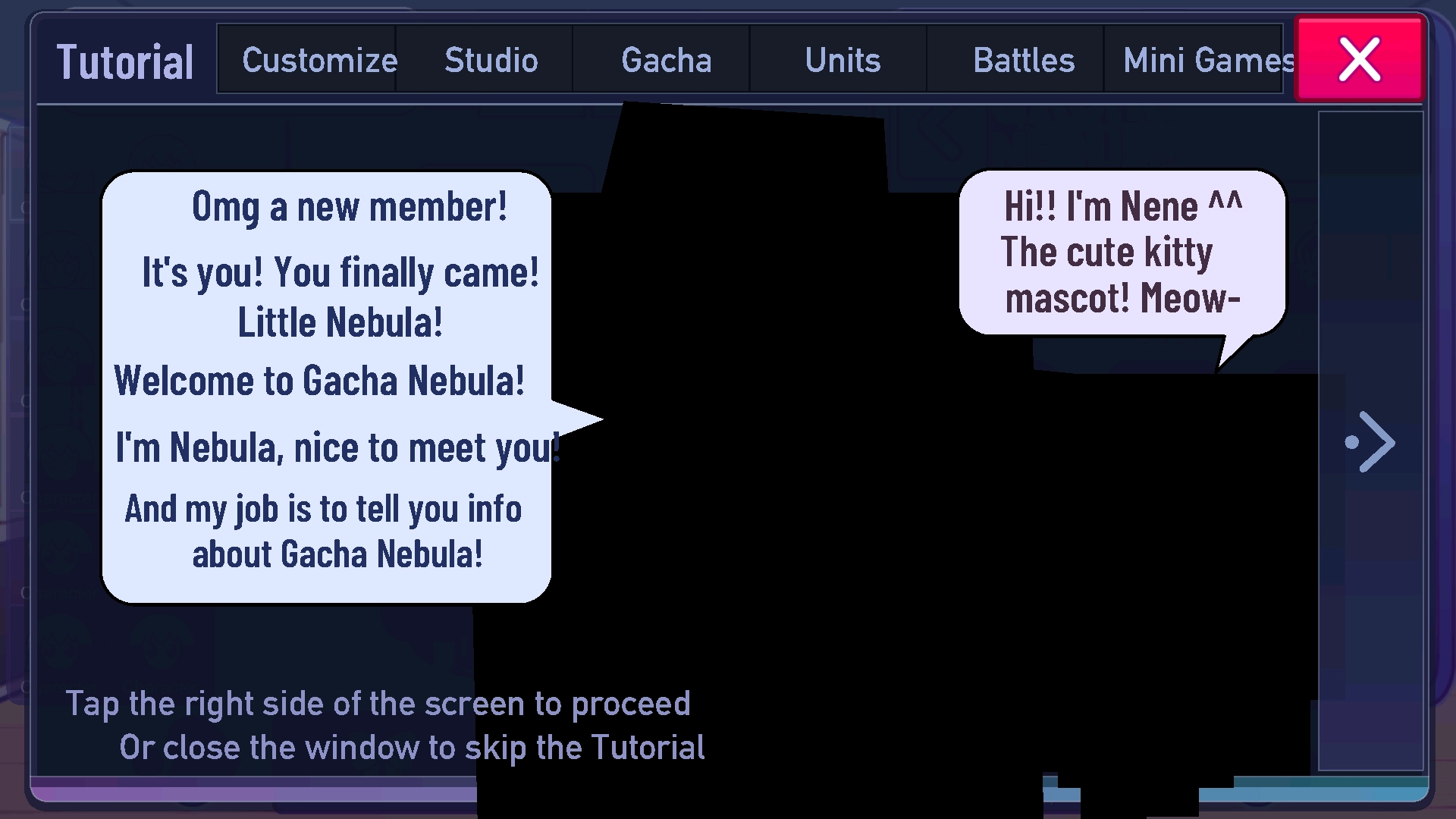Open the Battles tab
This screenshot has height=819, width=1456.
pyautogui.click(x=1024, y=59)
